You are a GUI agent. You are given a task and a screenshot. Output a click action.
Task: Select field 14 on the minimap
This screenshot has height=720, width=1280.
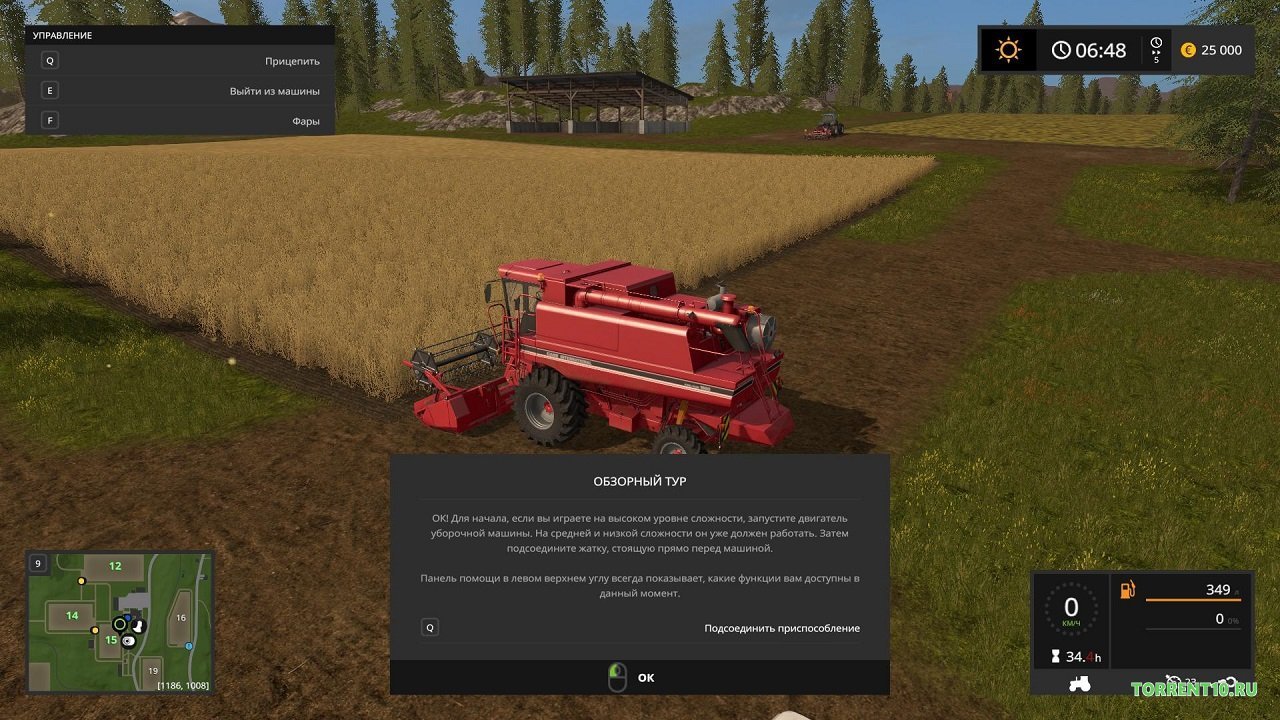(x=72, y=615)
